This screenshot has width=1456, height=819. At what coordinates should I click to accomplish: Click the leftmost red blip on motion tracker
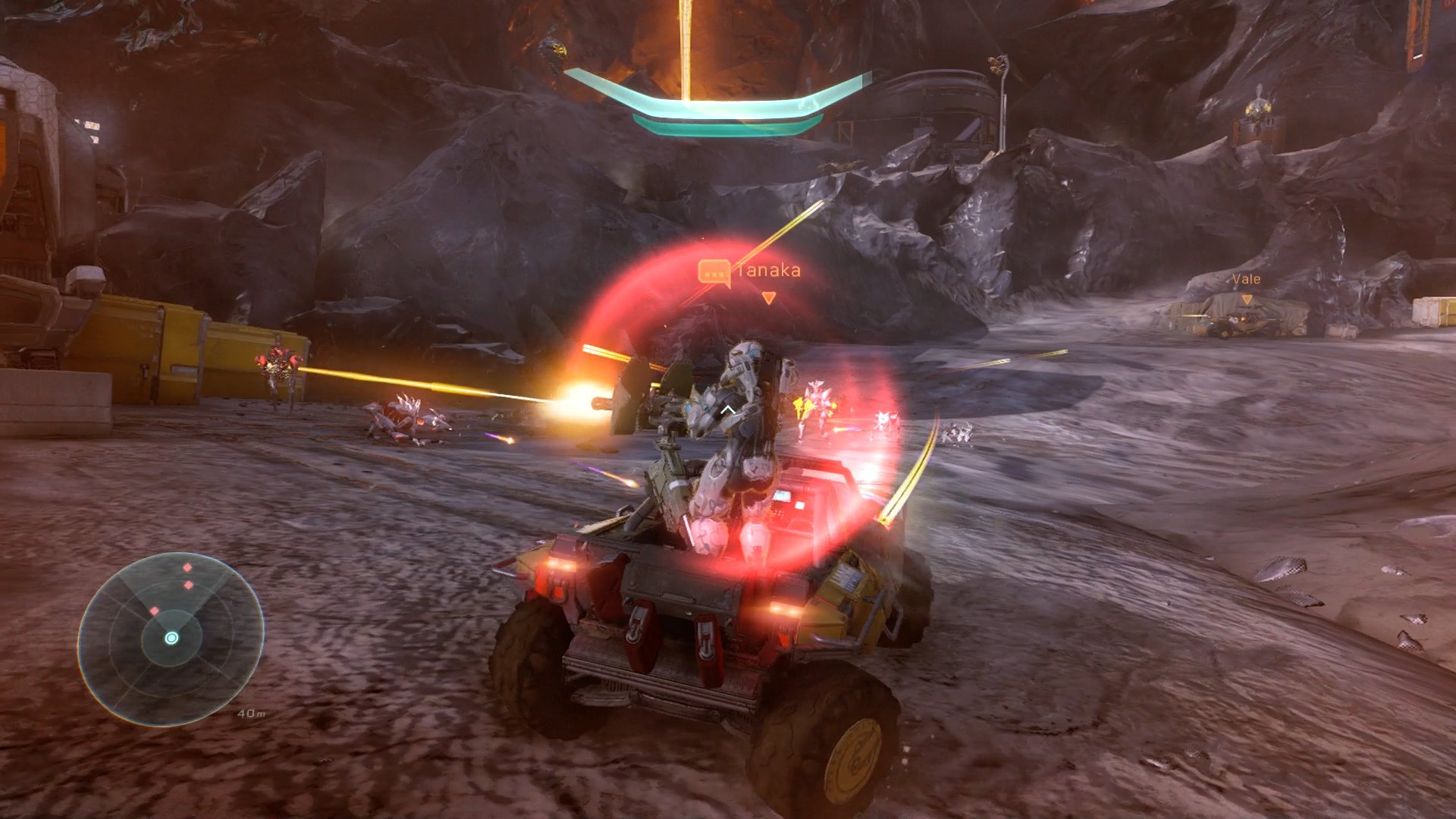[155, 610]
